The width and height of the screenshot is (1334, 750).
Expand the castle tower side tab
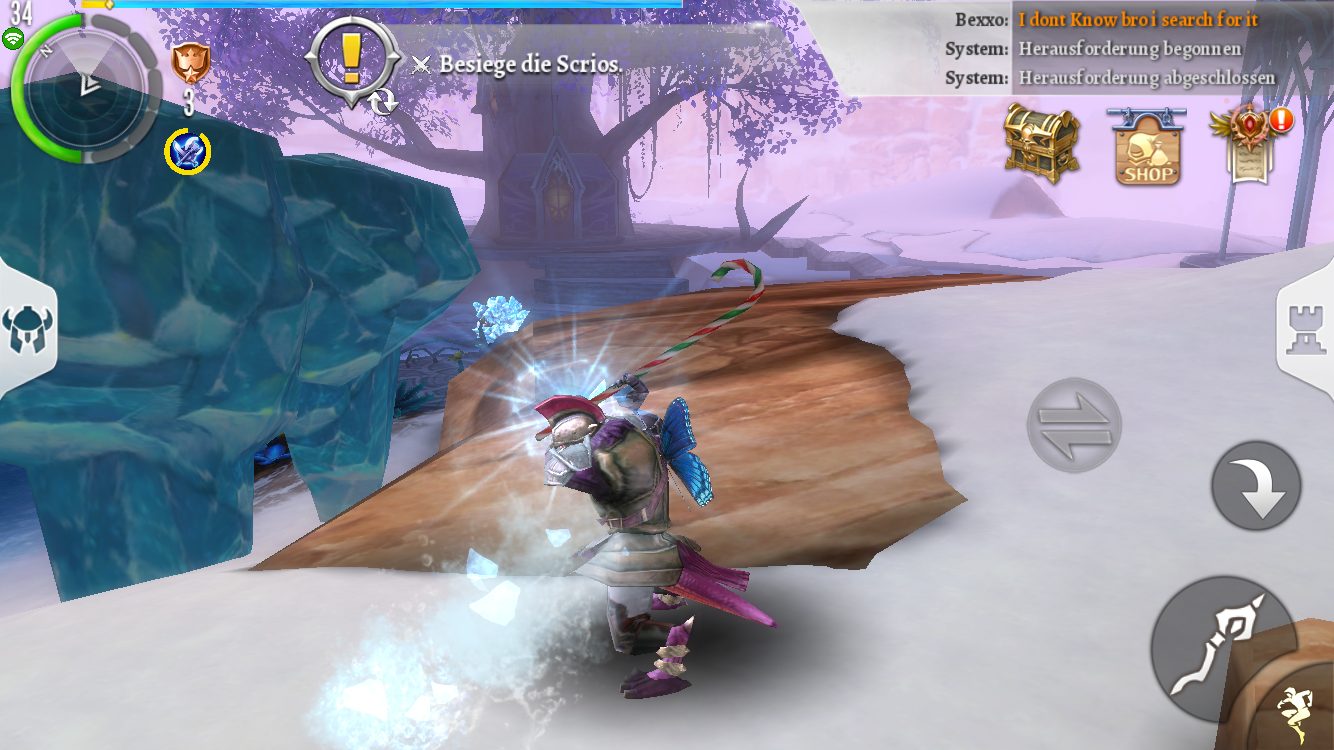click(x=1306, y=328)
